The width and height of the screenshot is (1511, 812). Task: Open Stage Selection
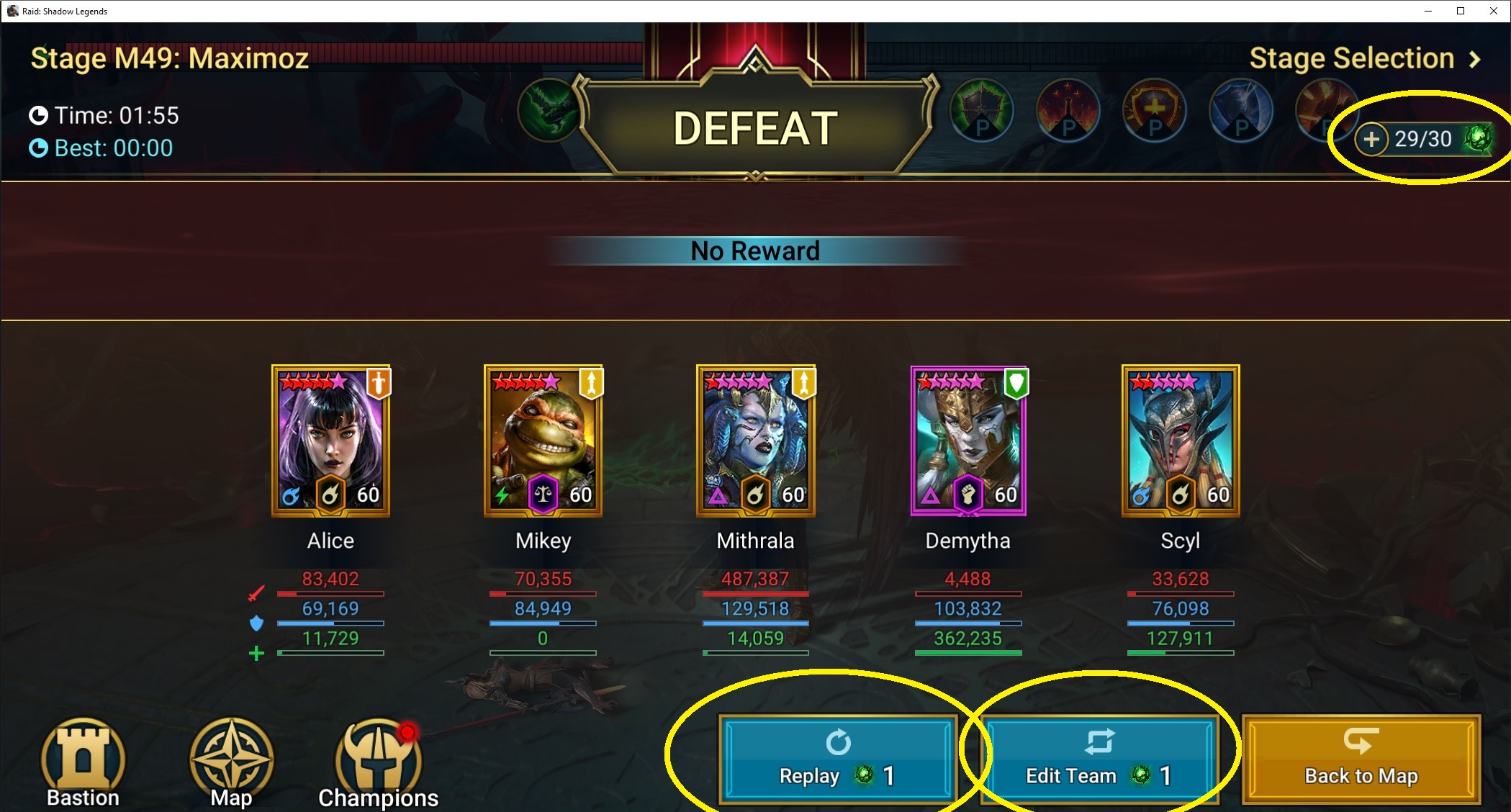[x=1364, y=58]
